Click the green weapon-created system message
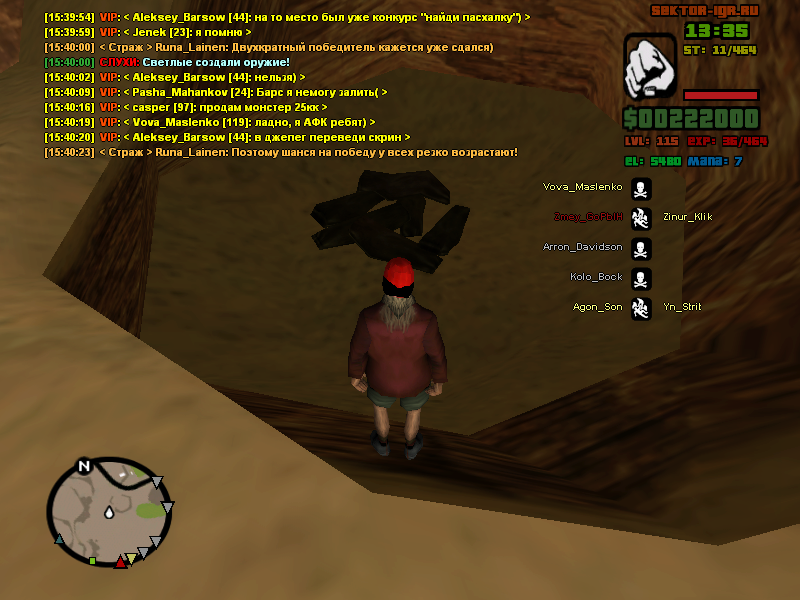This screenshot has width=800, height=600. [202, 62]
